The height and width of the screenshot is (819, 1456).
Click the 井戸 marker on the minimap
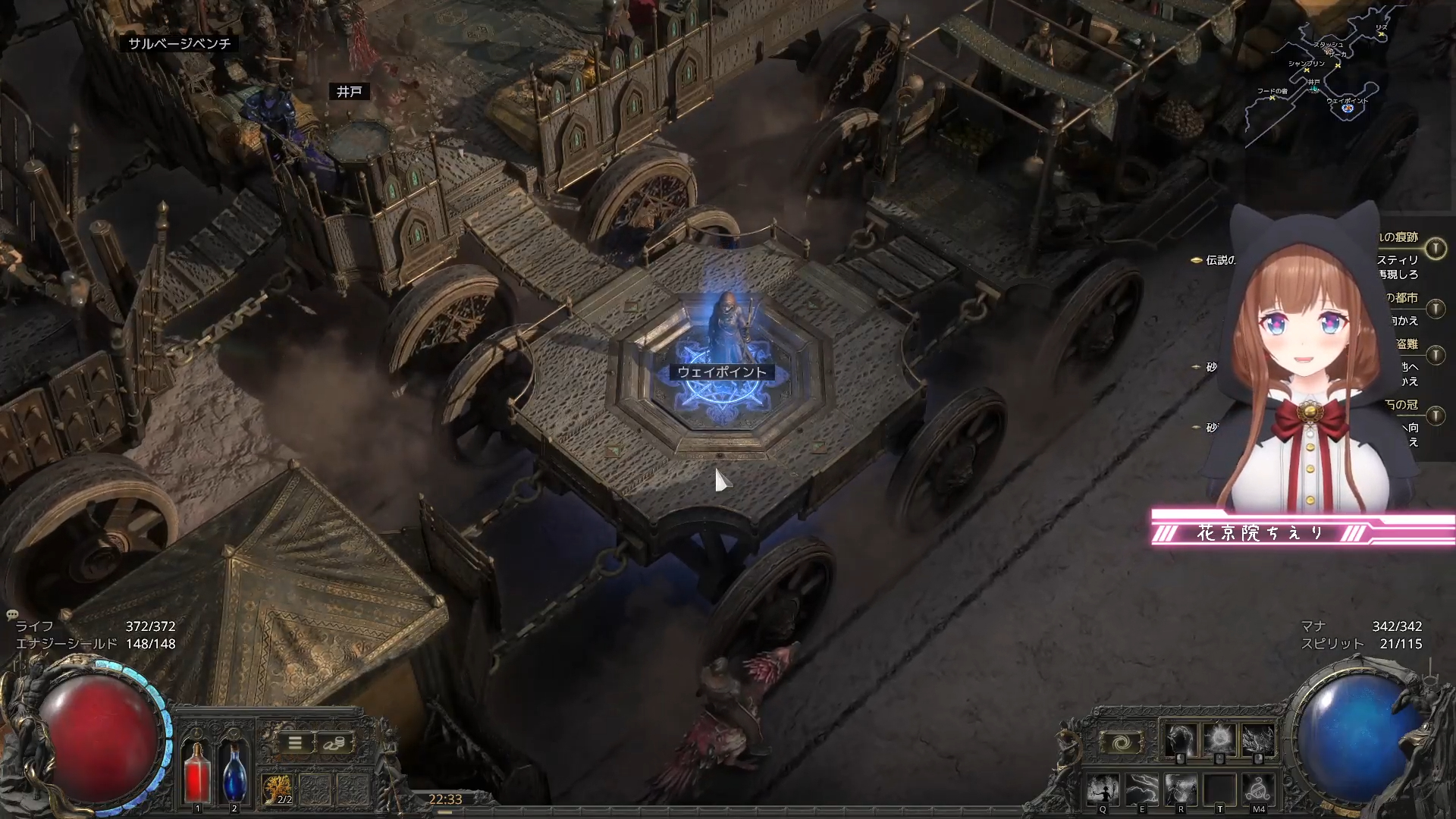tap(1313, 88)
